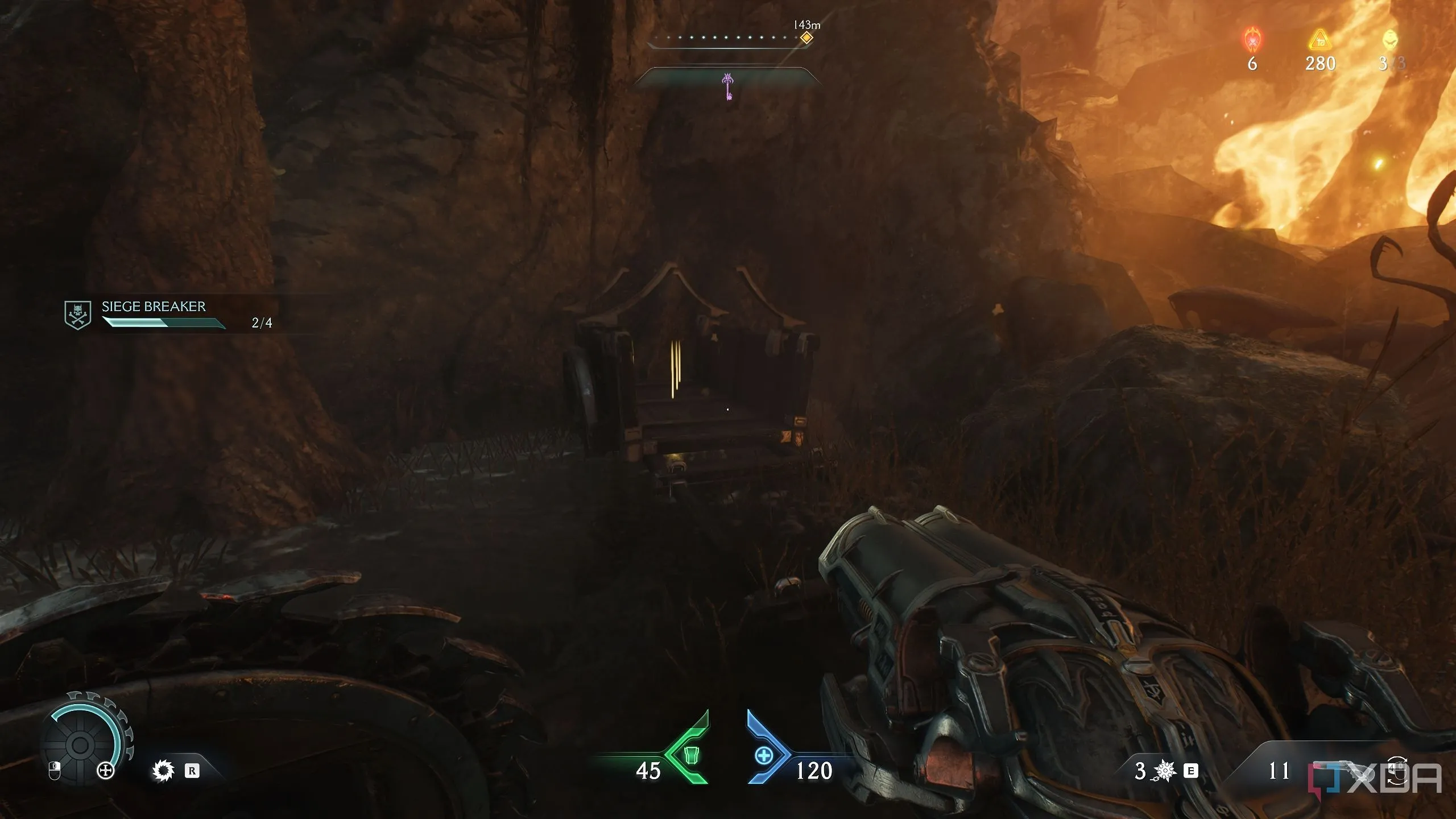
Task: Click the yellow helmet extra lives icon
Action: tap(1390, 39)
